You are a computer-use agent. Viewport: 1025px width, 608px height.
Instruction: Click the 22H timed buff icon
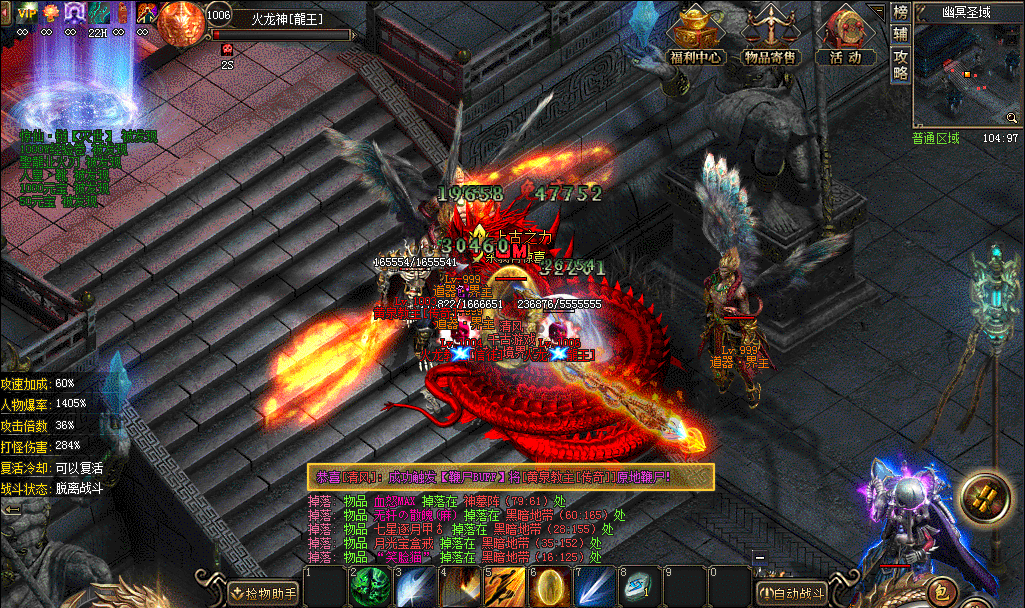click(97, 13)
